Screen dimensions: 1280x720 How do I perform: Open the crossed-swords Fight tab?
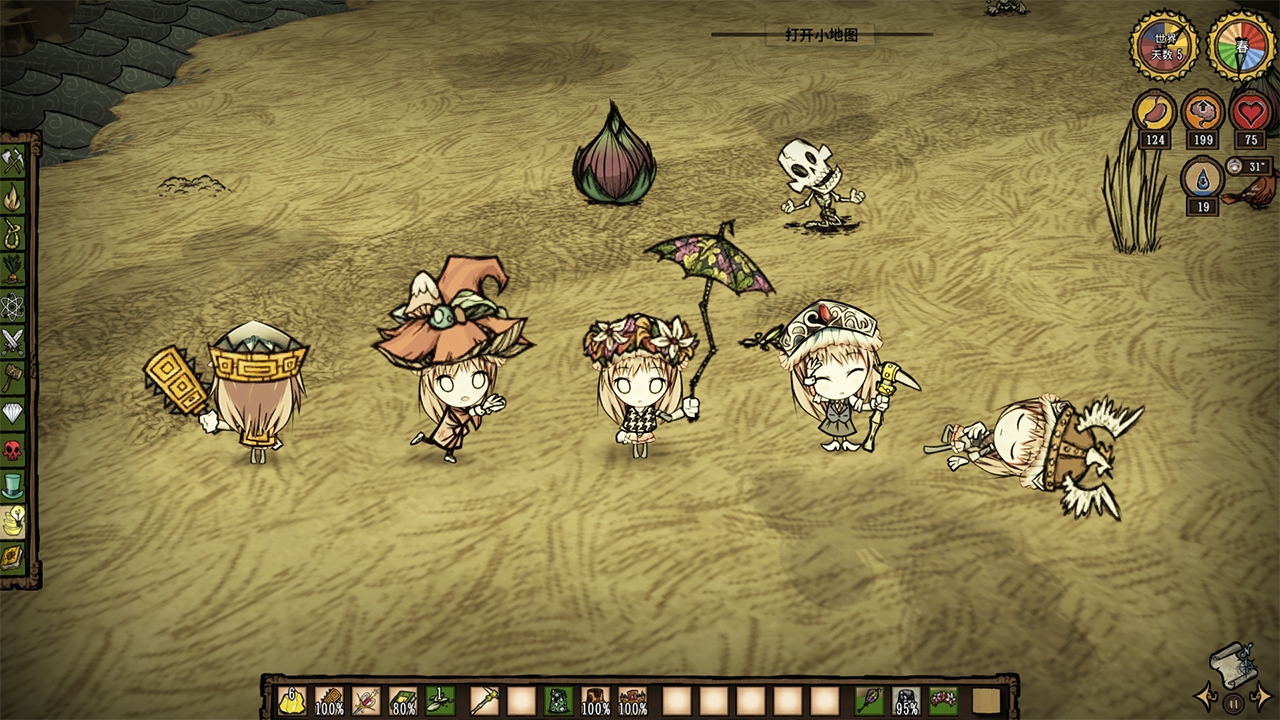point(13,341)
